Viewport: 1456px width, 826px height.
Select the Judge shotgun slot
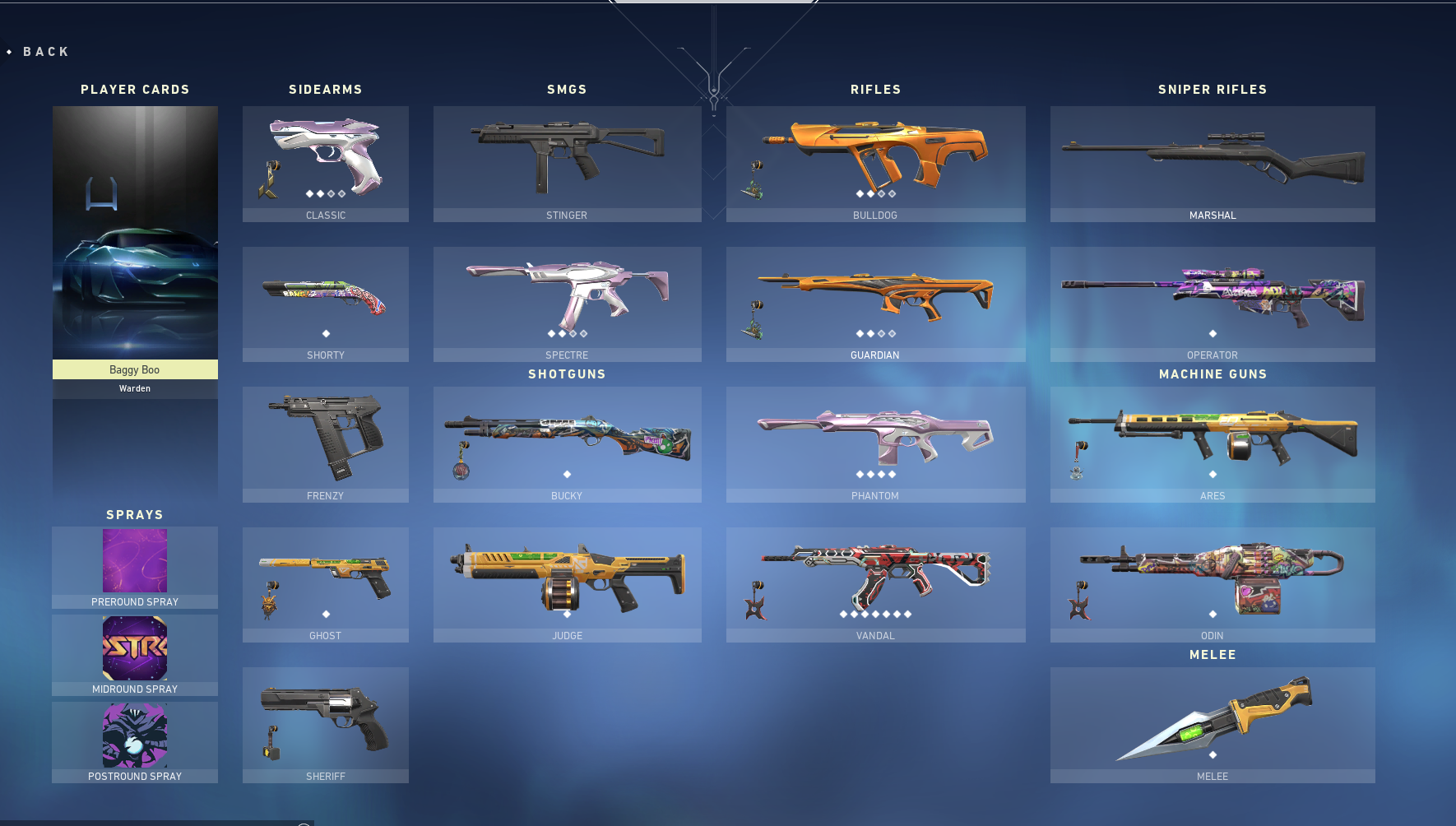[567, 584]
